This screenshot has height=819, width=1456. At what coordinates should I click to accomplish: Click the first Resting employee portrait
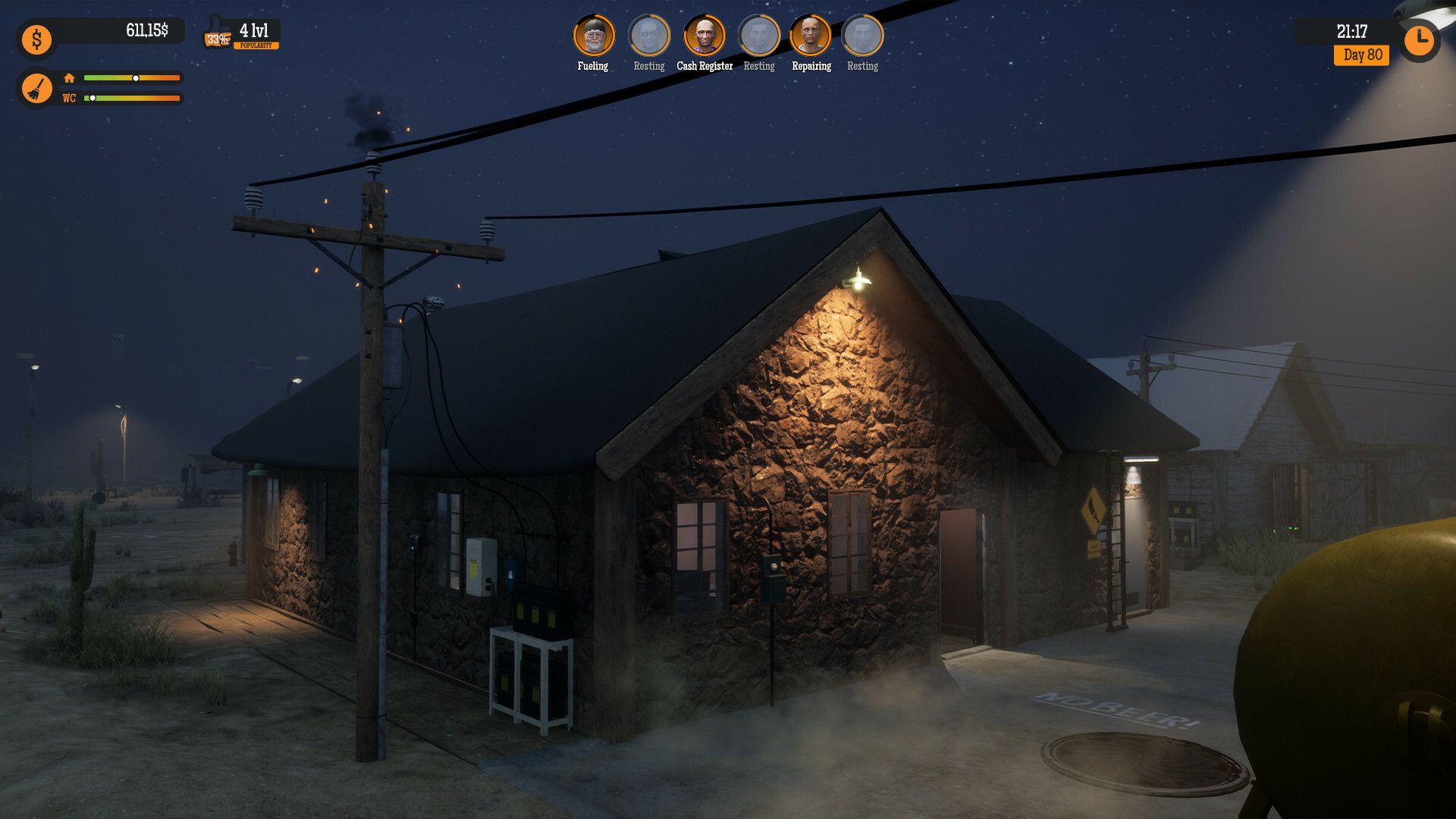[649, 34]
